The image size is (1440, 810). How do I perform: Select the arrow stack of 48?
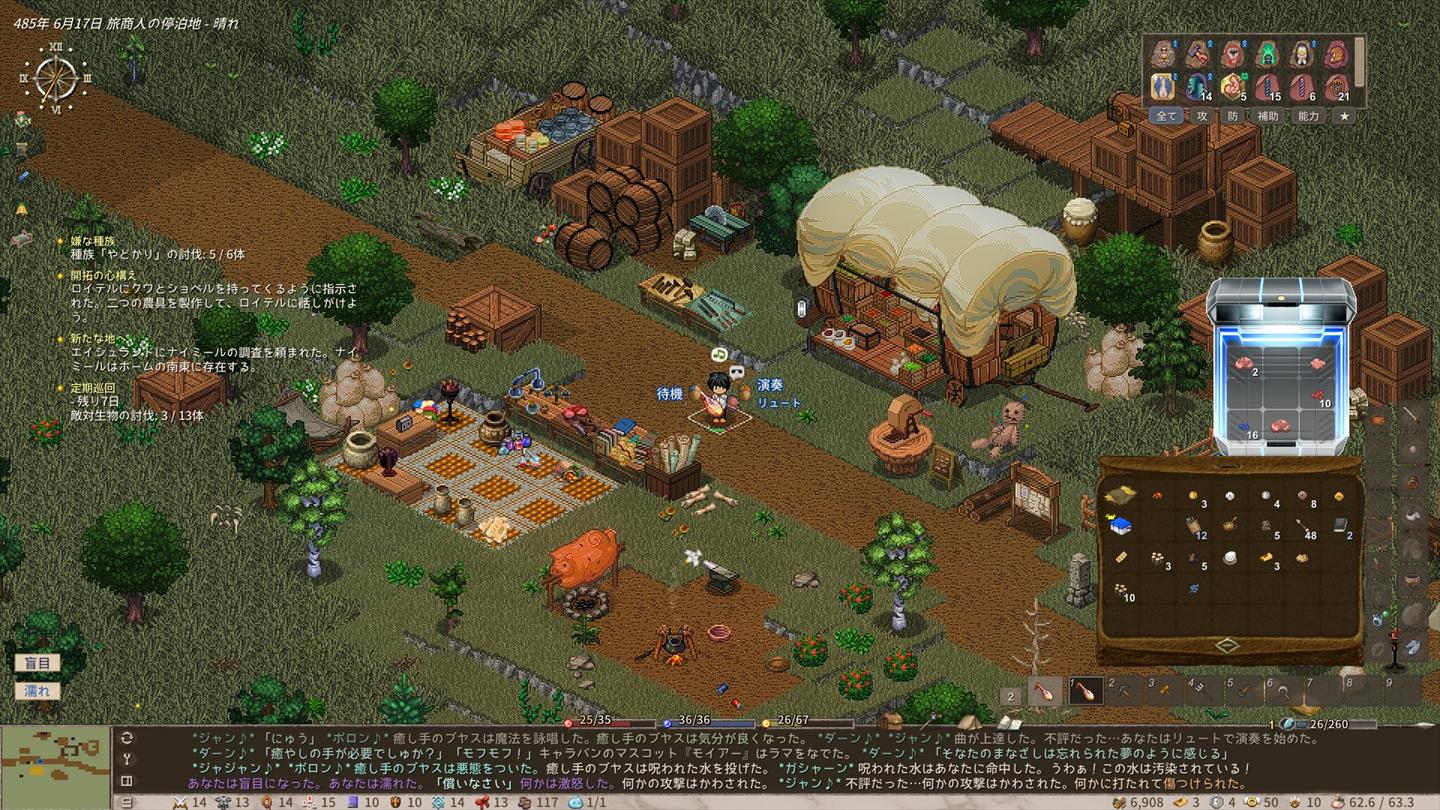1304,526
